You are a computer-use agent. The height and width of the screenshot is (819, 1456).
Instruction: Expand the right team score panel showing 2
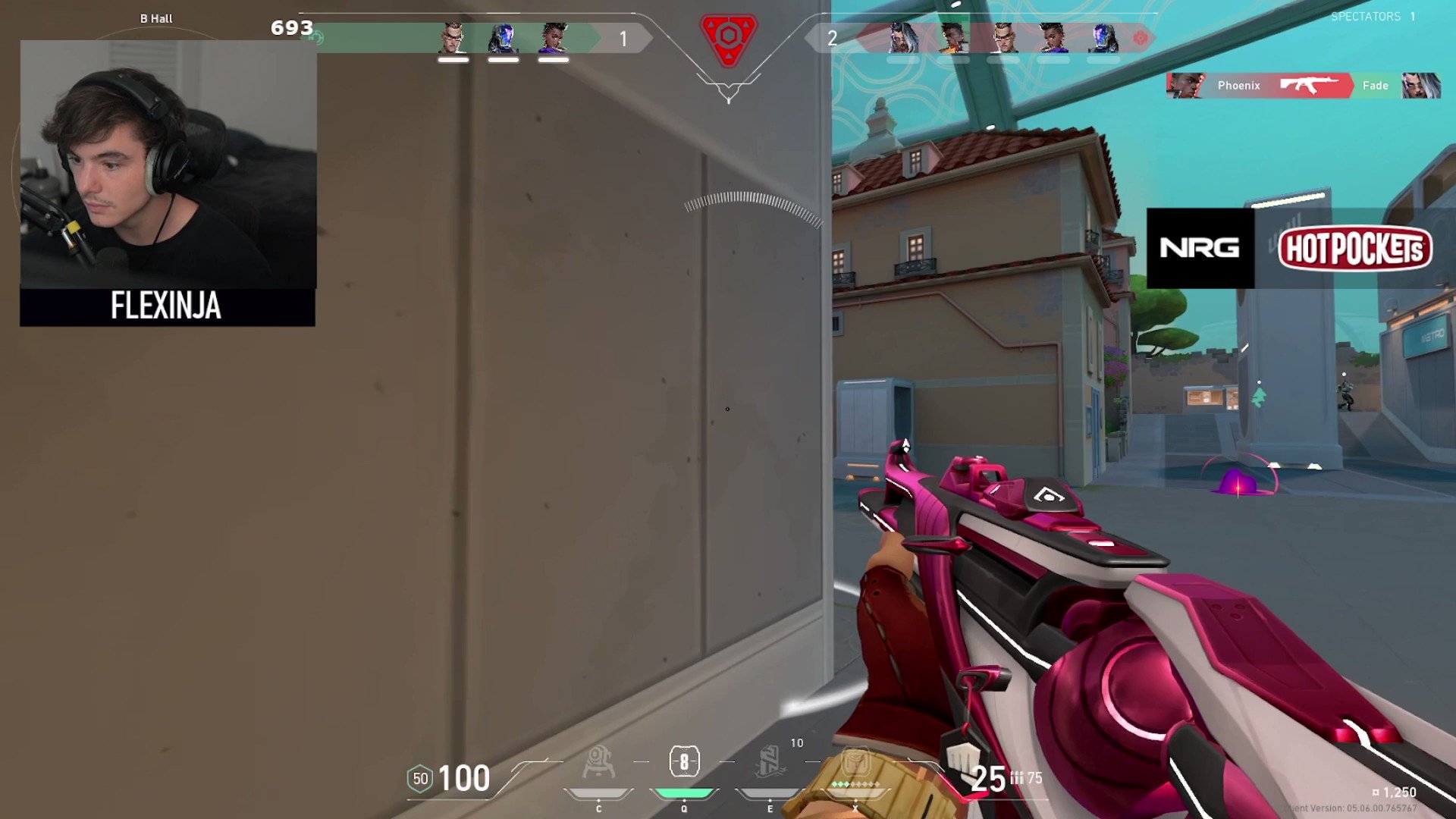click(x=832, y=38)
